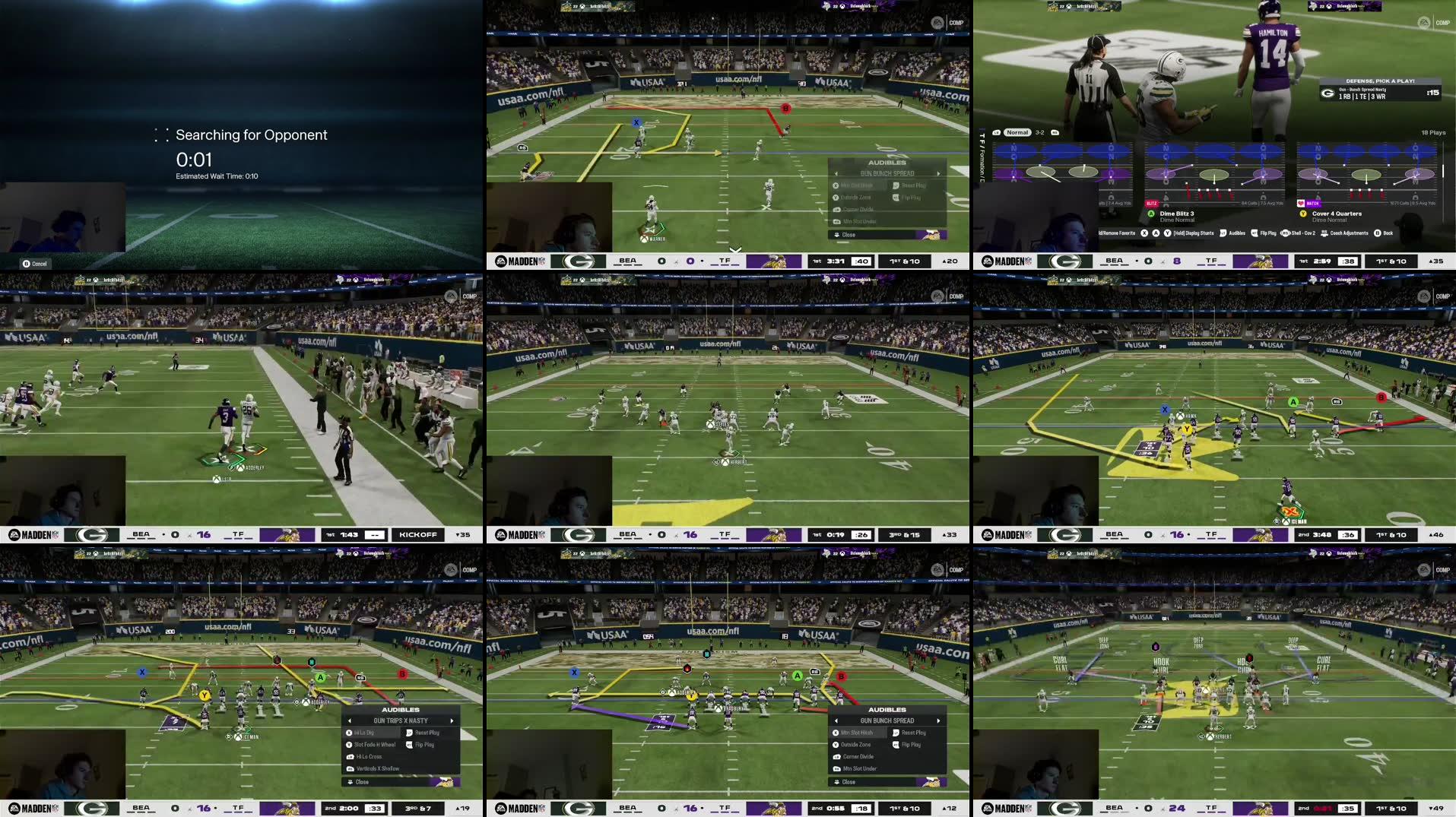Click left arrow beside Gun Trips X Nasty

[x=350, y=720]
